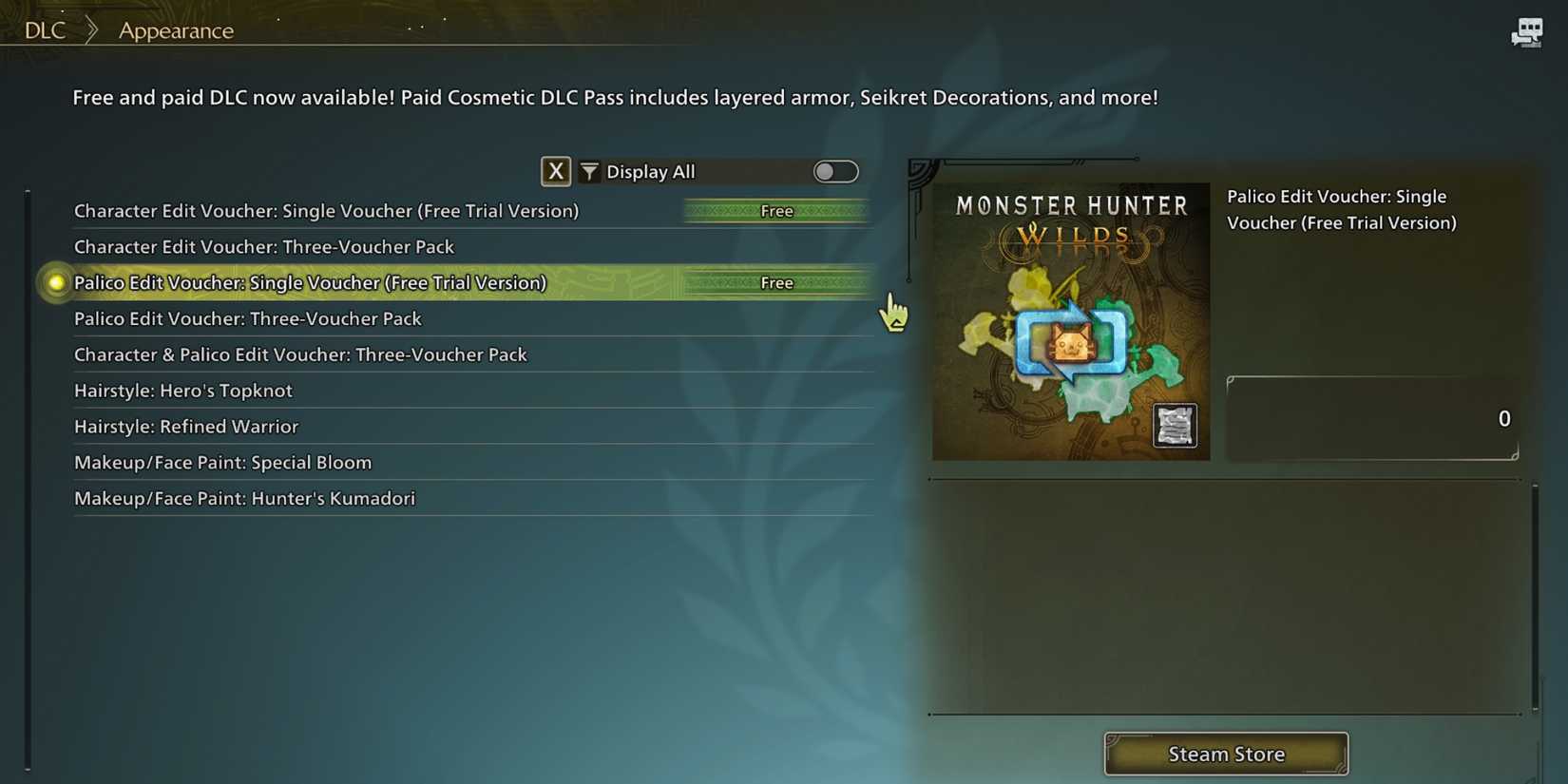1568x784 pixels.
Task: Click the quantity field showing 0
Action: (x=1371, y=418)
